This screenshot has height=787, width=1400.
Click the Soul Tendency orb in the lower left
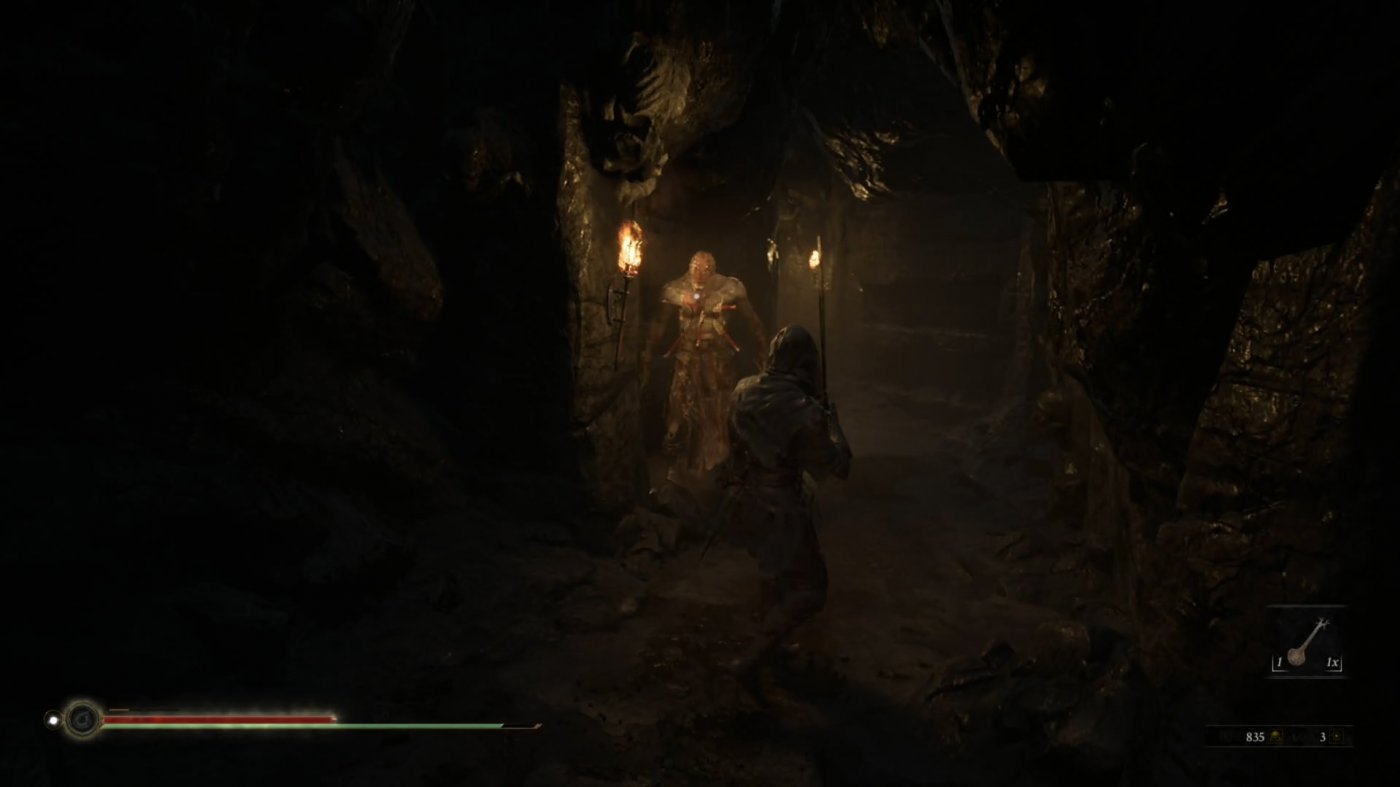(82, 721)
